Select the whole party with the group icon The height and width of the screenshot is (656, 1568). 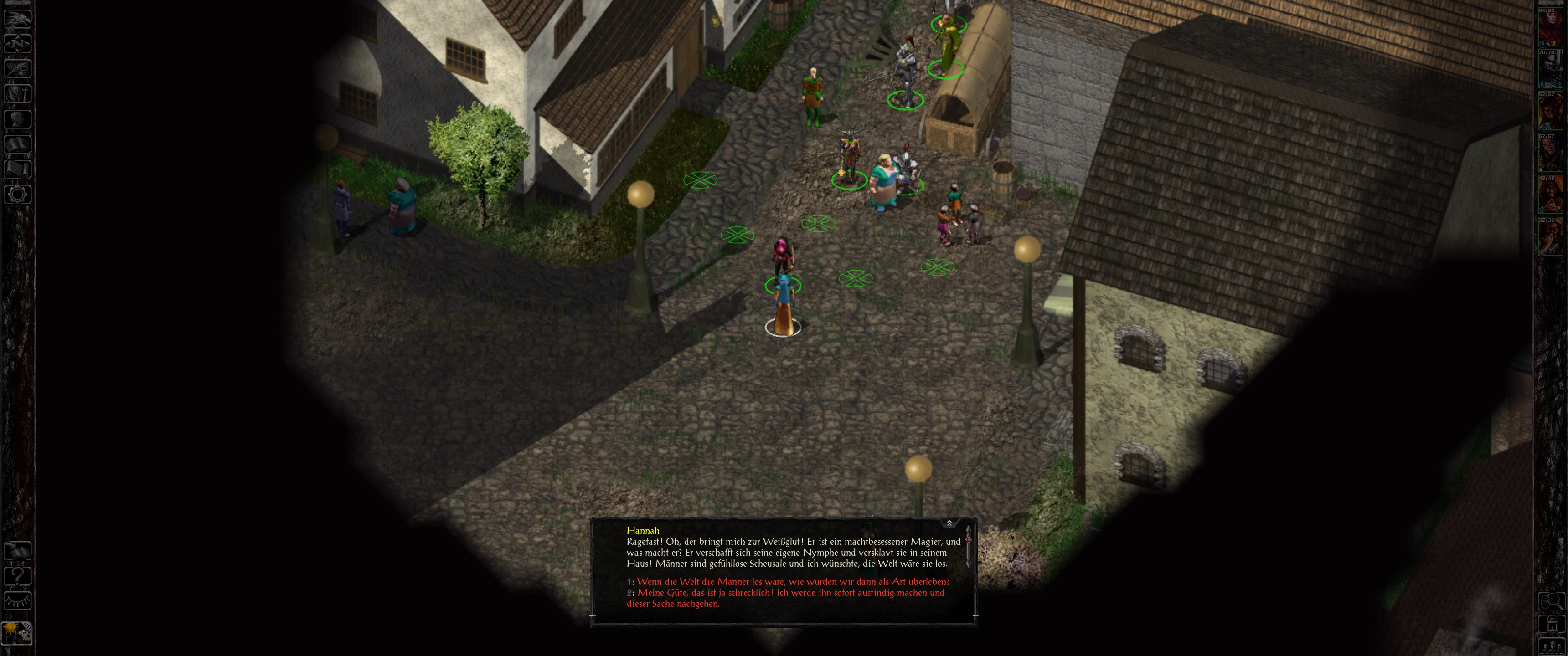1552,646
